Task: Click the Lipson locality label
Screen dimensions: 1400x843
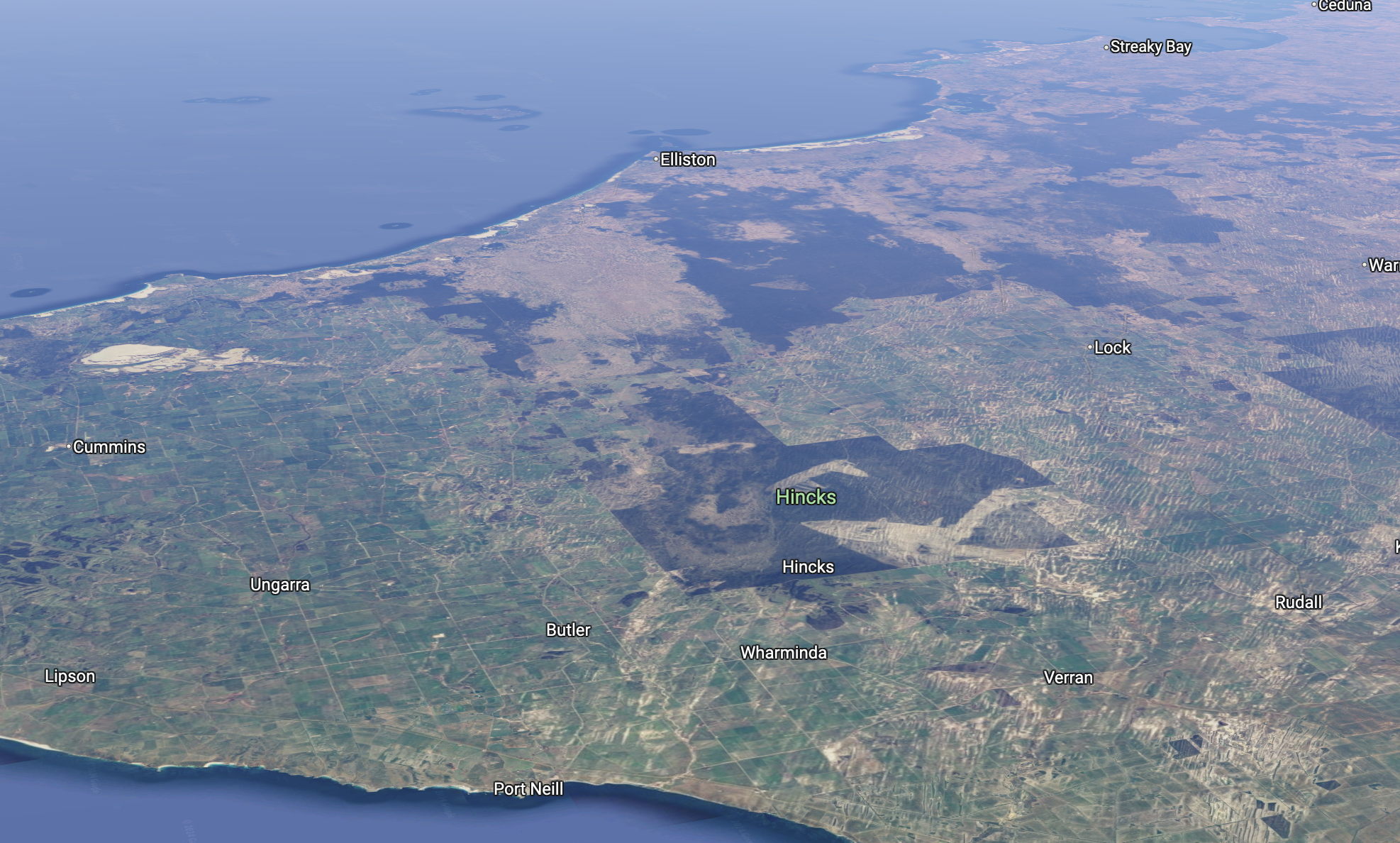Action: [x=70, y=676]
